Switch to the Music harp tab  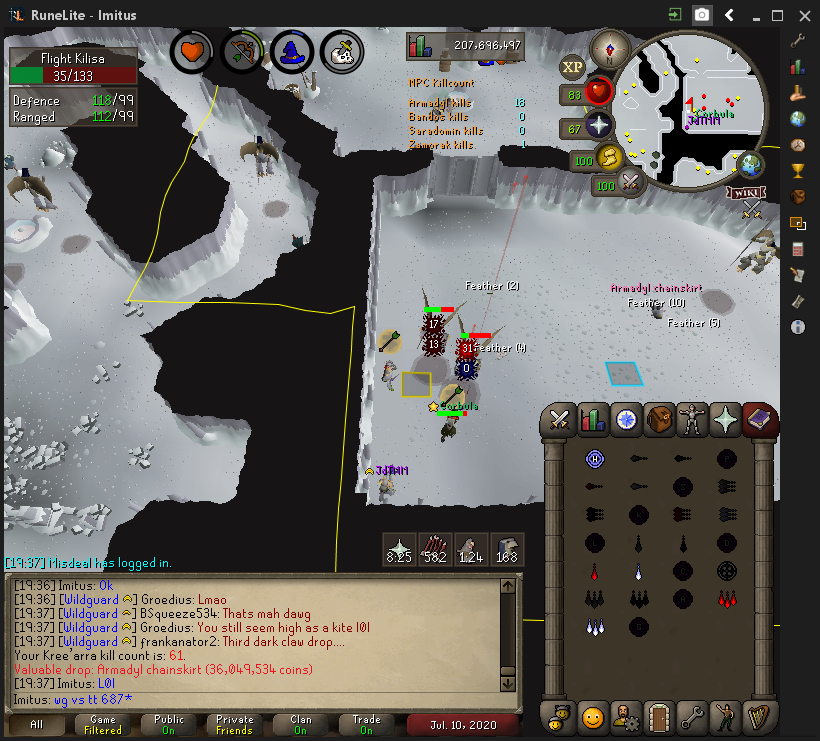point(759,717)
